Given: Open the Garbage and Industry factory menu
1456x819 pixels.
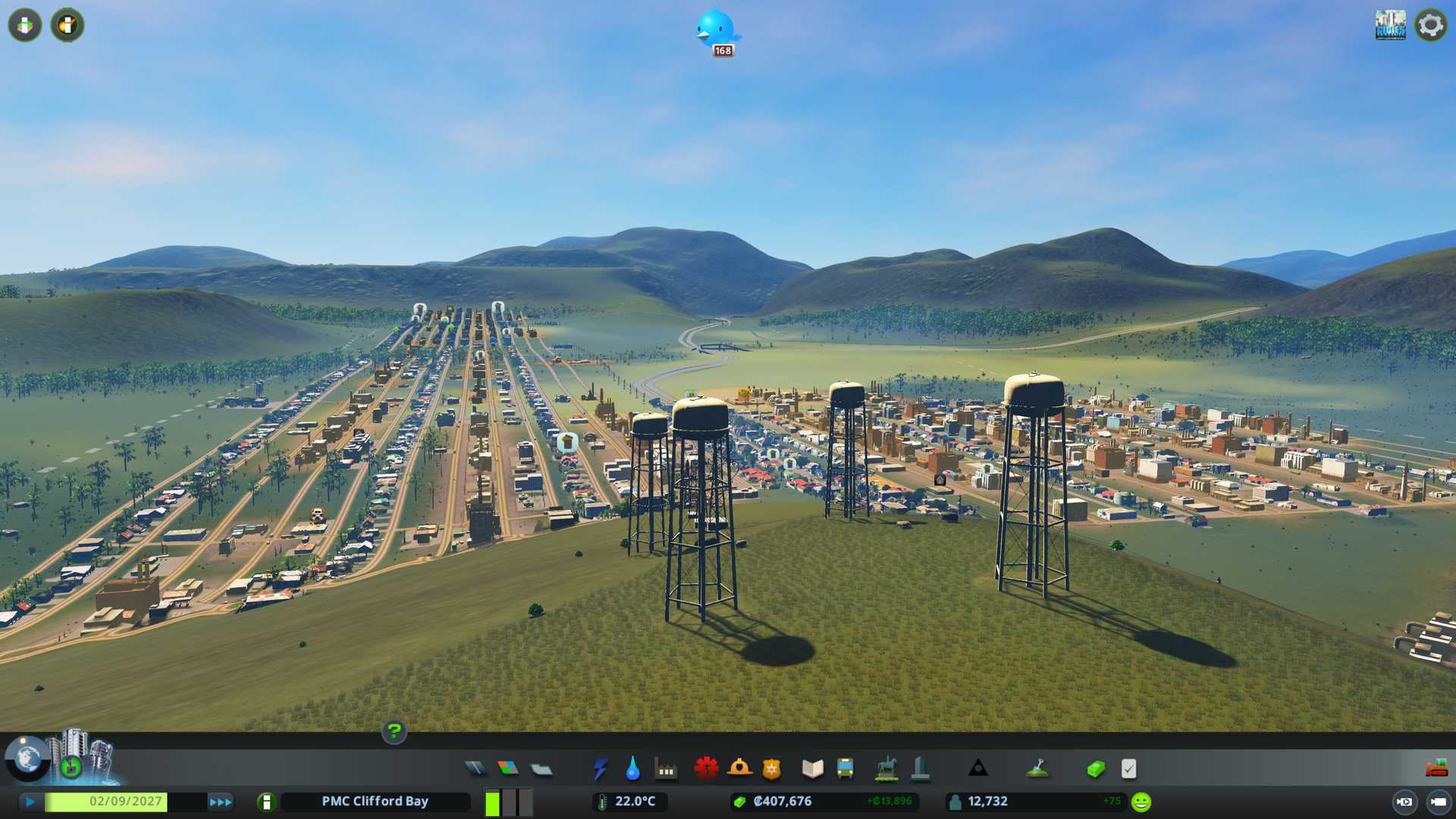Looking at the screenshot, I should [x=666, y=769].
